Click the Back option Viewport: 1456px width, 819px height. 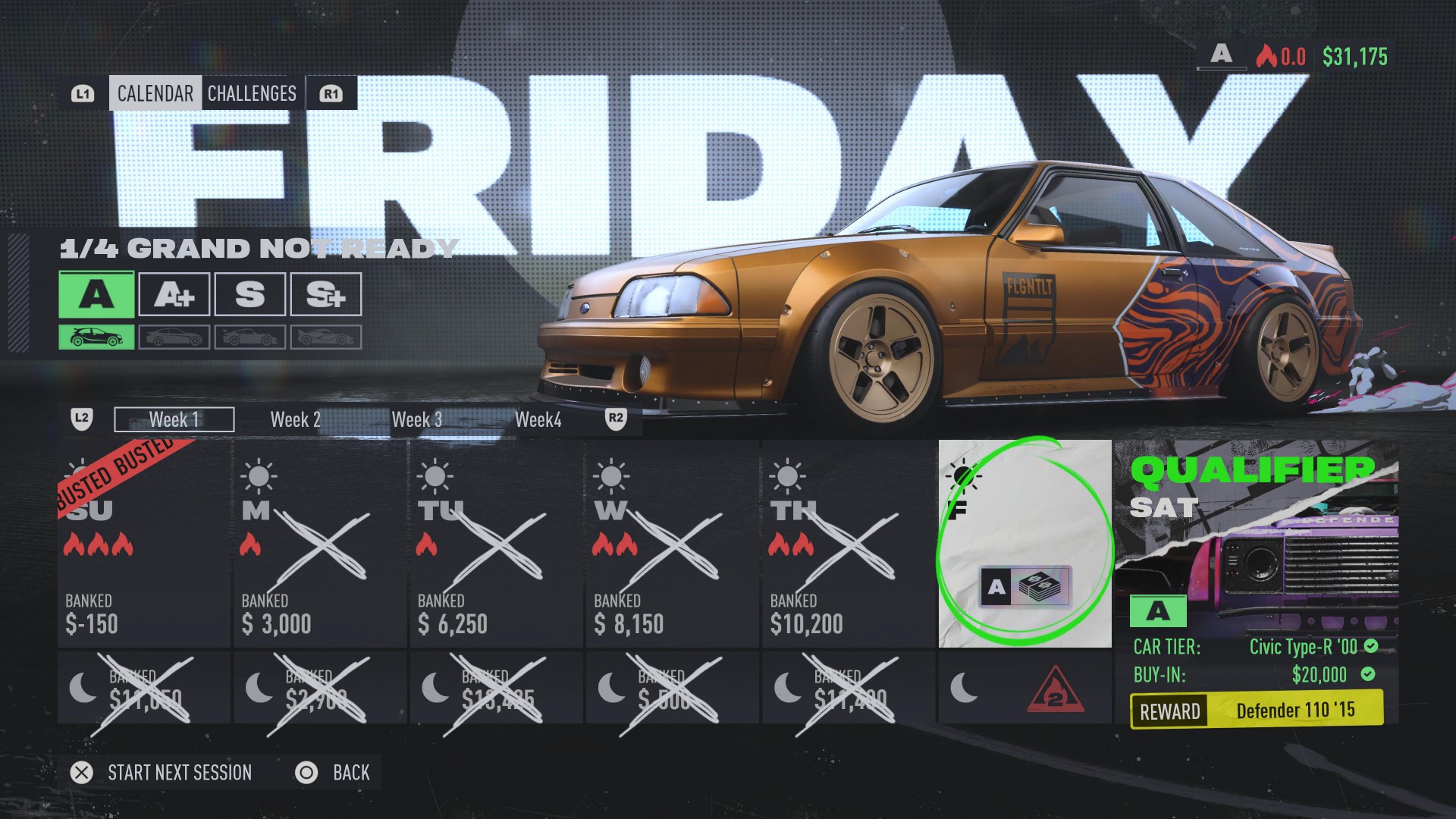click(x=350, y=773)
